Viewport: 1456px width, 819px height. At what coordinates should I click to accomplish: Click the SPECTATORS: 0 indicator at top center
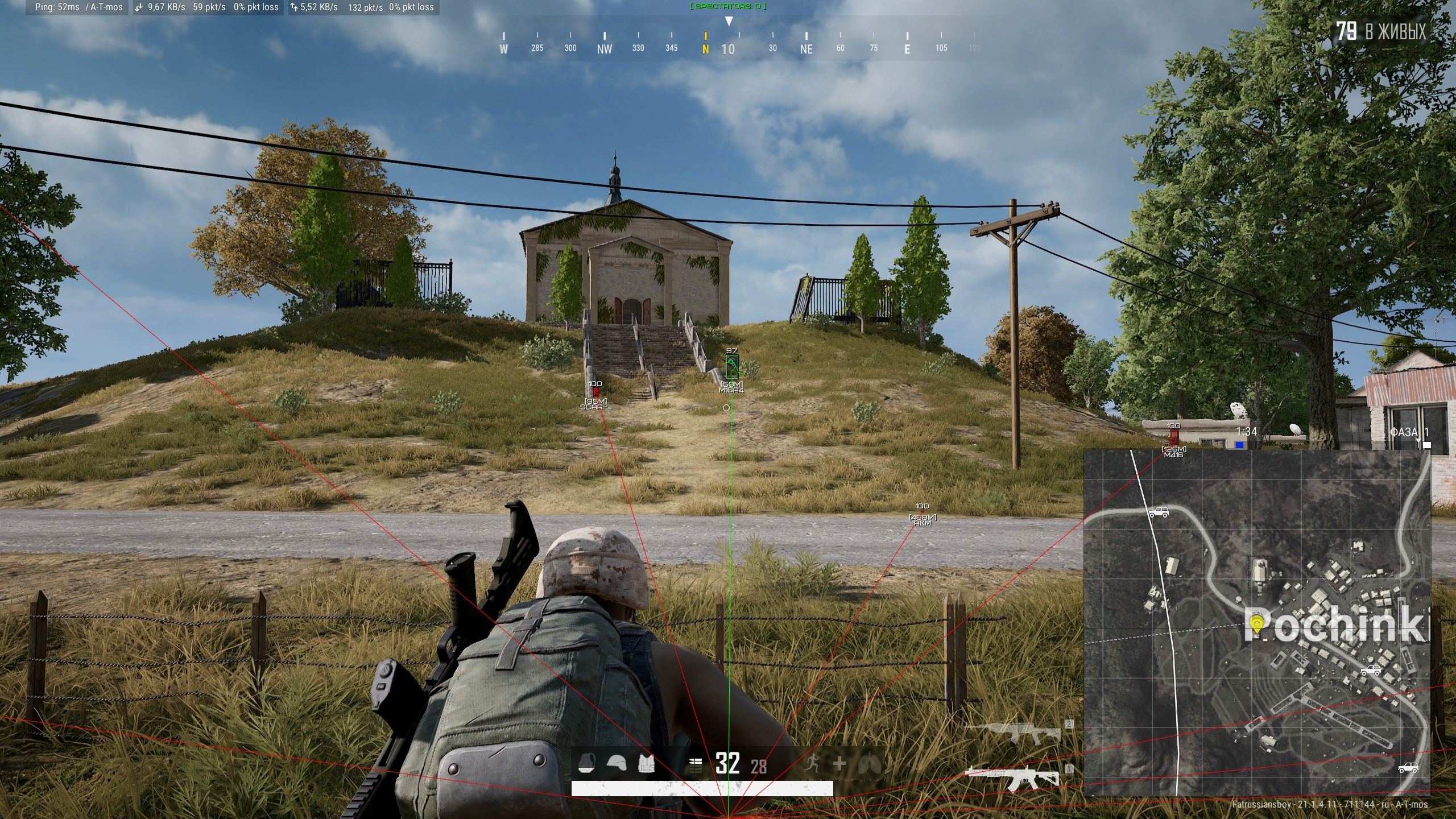729,7
